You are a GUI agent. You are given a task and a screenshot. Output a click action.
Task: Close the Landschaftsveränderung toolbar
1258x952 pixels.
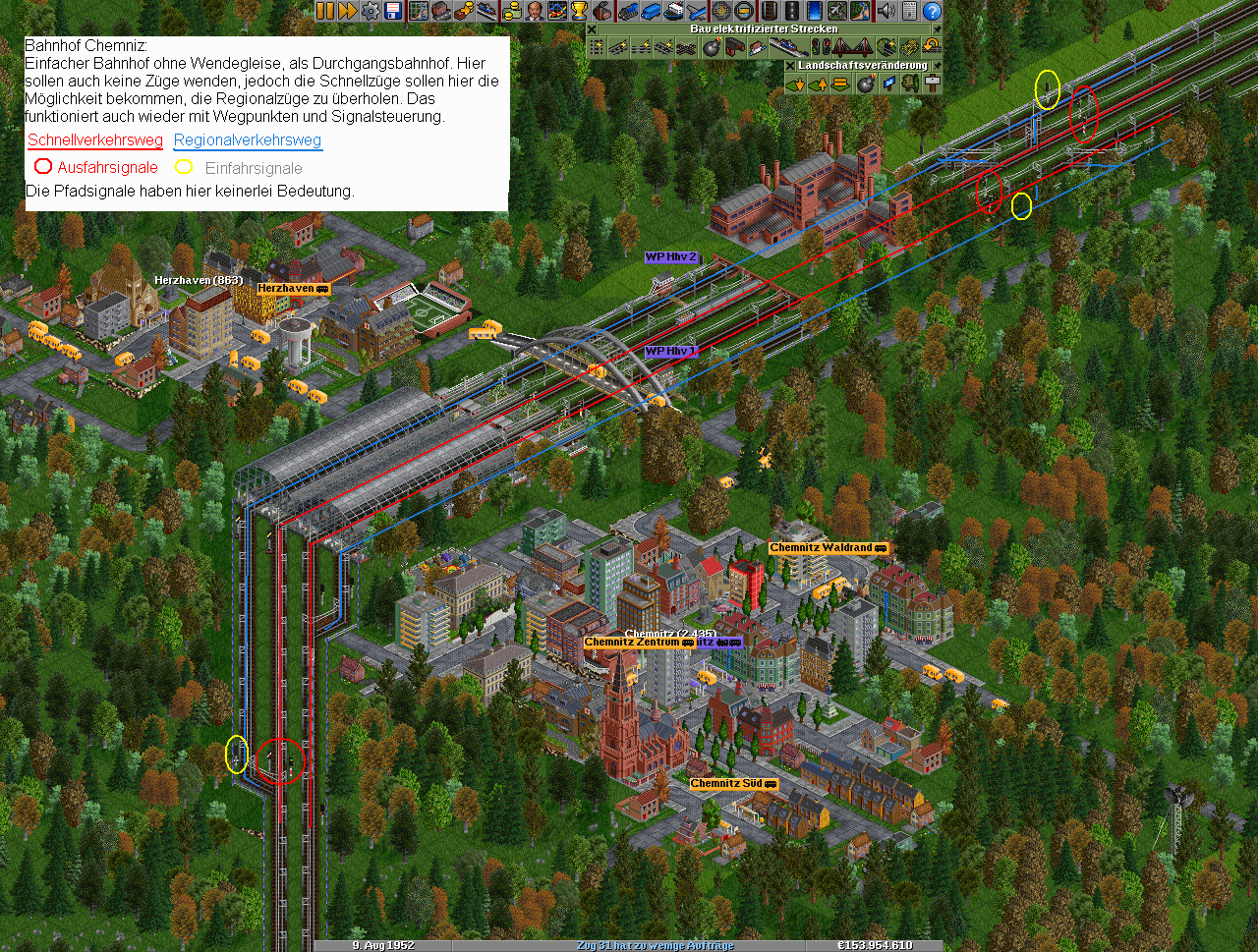click(x=790, y=66)
